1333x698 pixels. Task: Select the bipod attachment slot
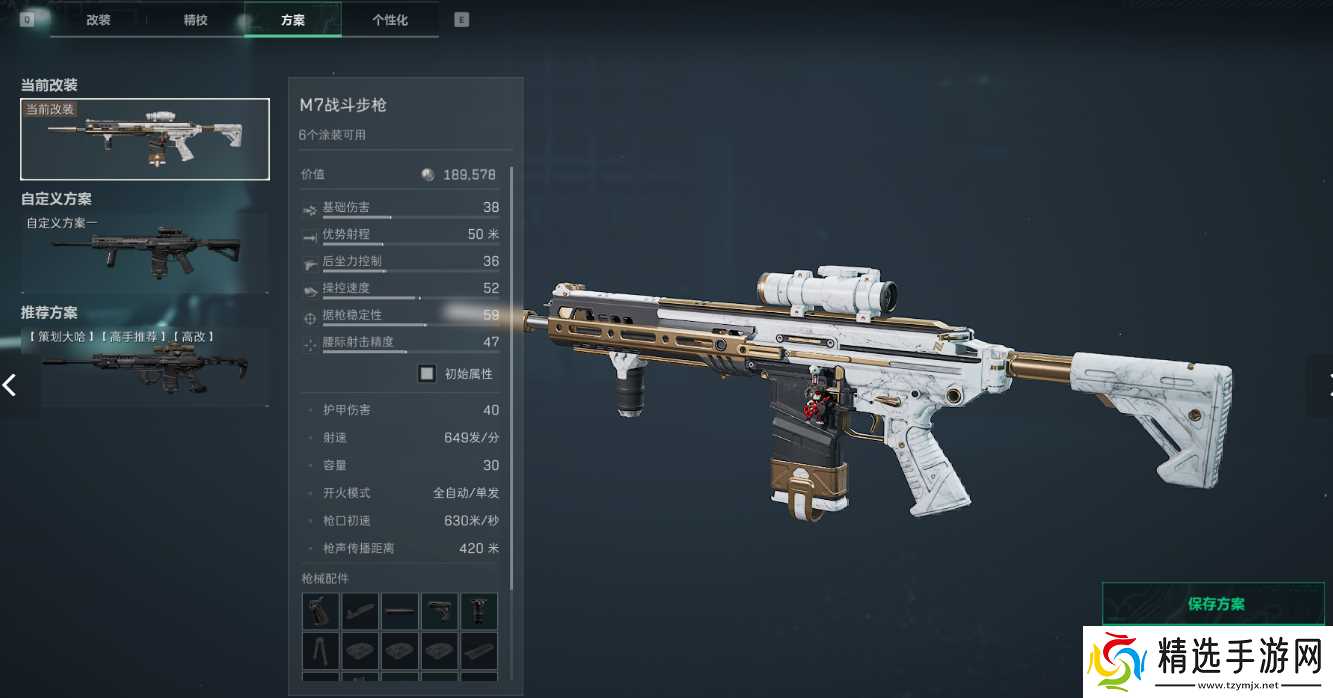(320, 650)
